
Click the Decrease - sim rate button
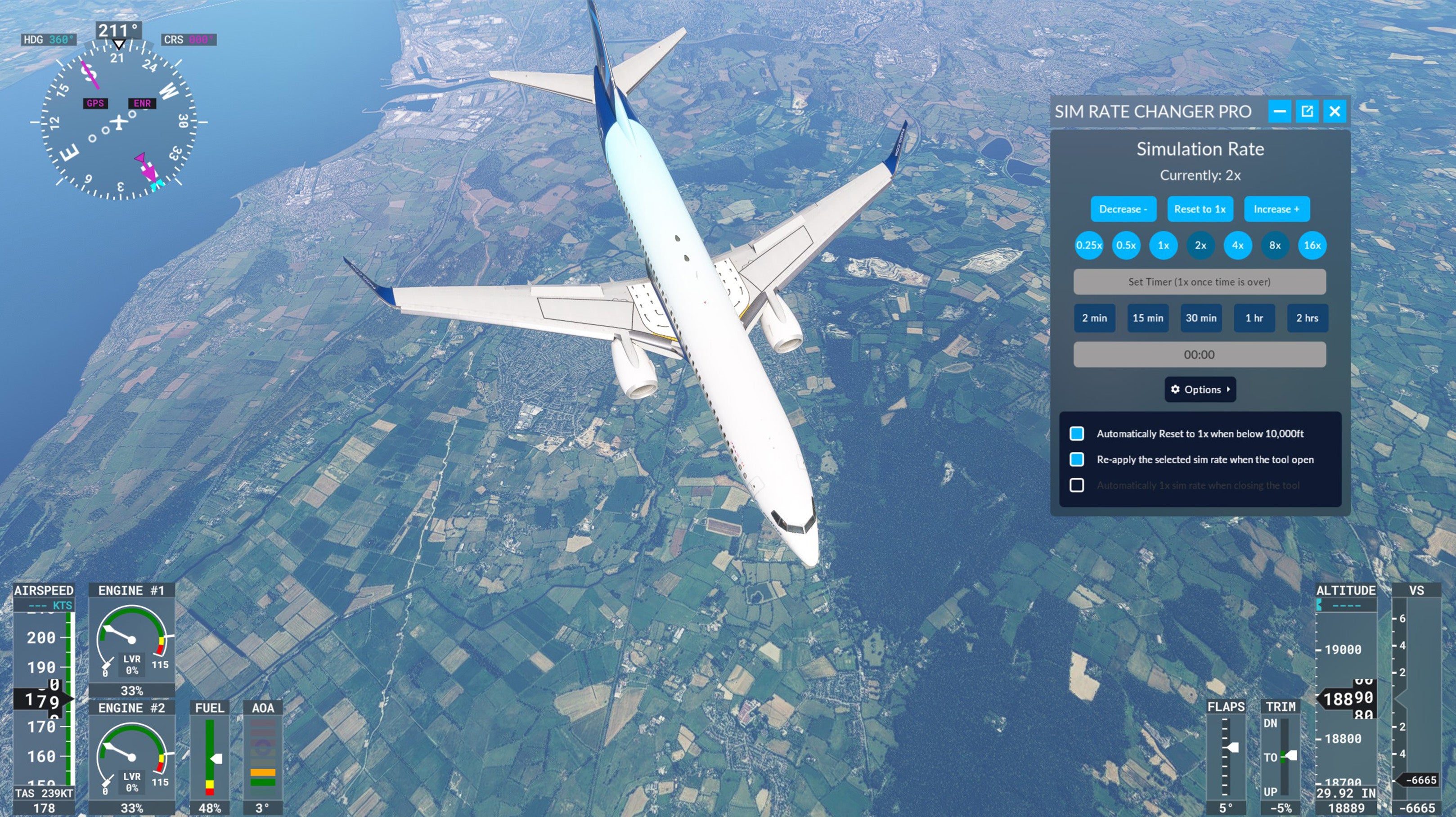click(1123, 209)
